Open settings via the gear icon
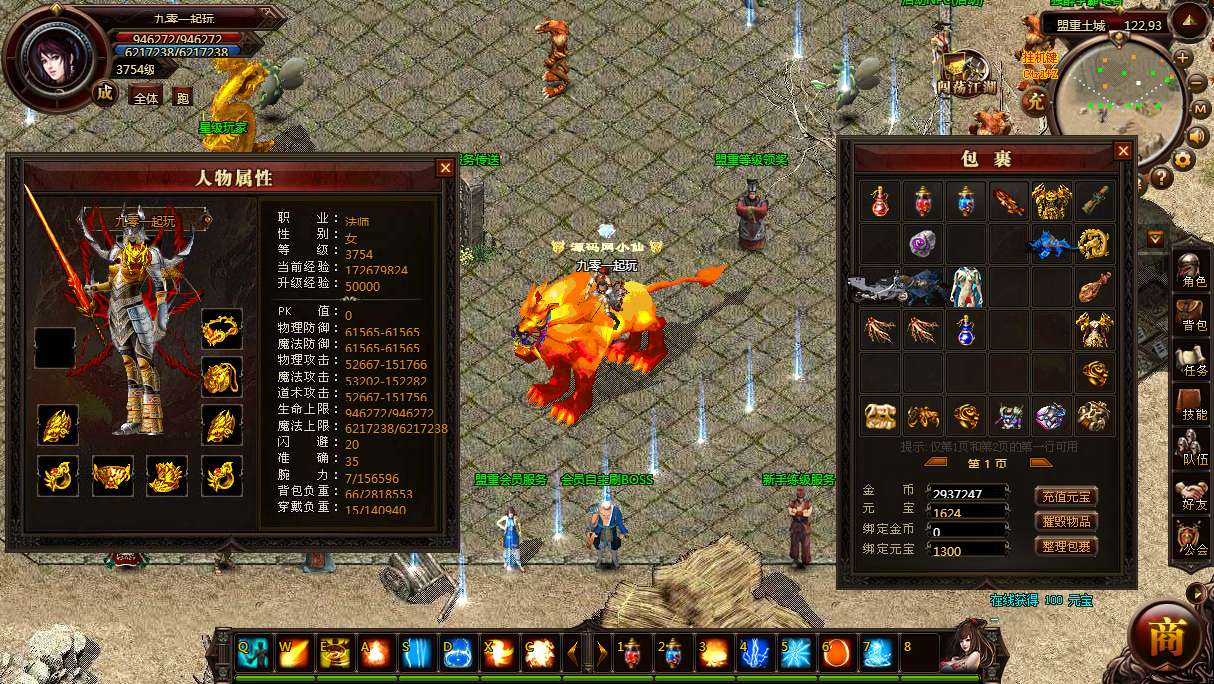This screenshot has height=684, width=1214. (x=1184, y=159)
